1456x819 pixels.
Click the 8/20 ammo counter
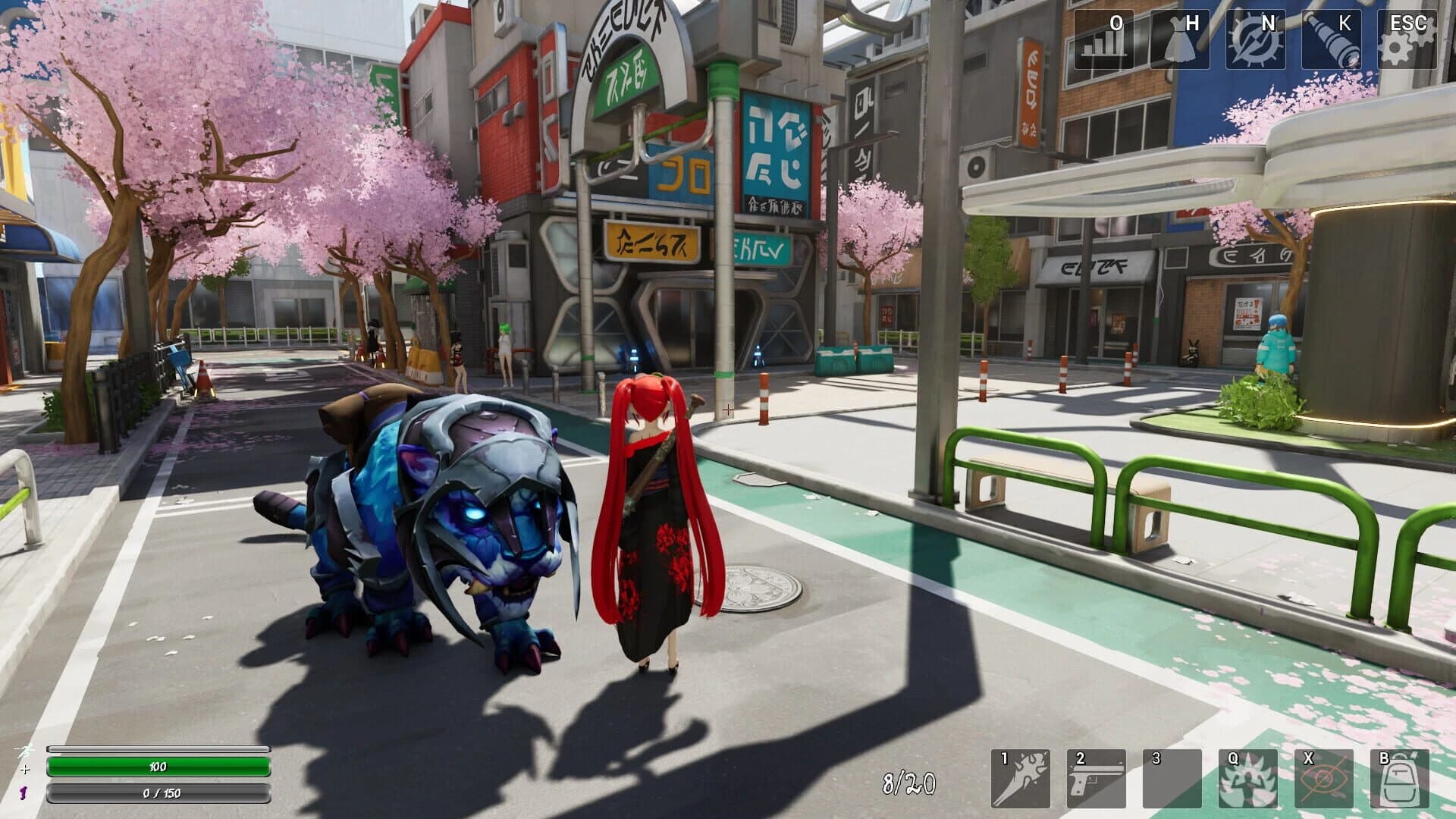[907, 780]
